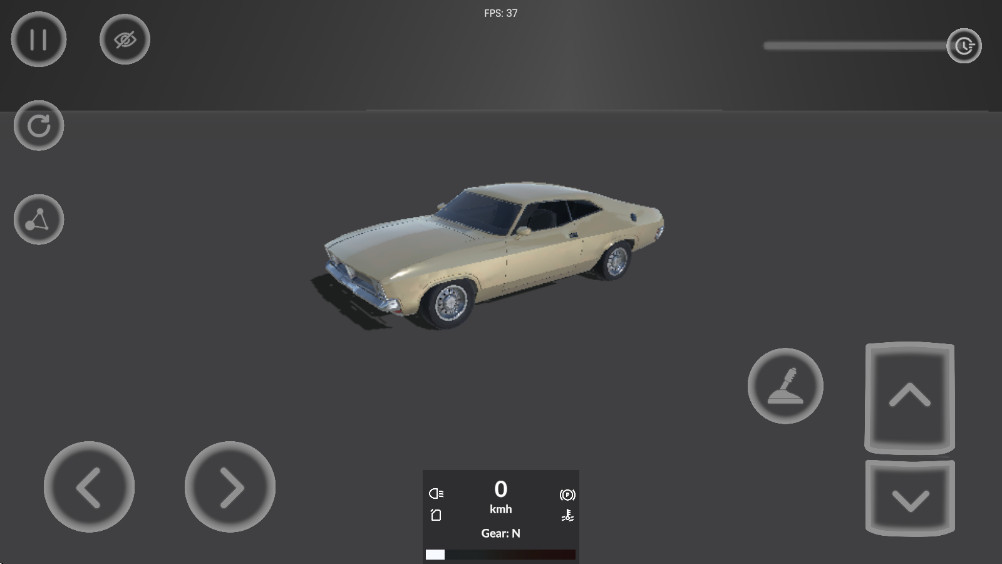Click the time slider clock handle
The width and height of the screenshot is (1002, 564).
[x=964, y=46]
